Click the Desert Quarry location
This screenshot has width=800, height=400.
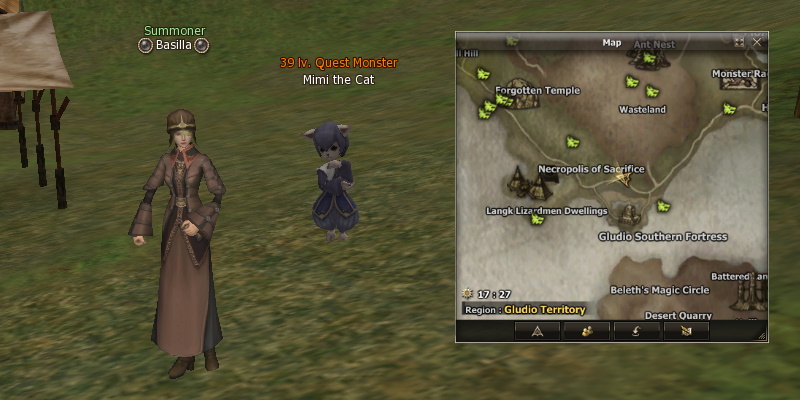tap(678, 315)
